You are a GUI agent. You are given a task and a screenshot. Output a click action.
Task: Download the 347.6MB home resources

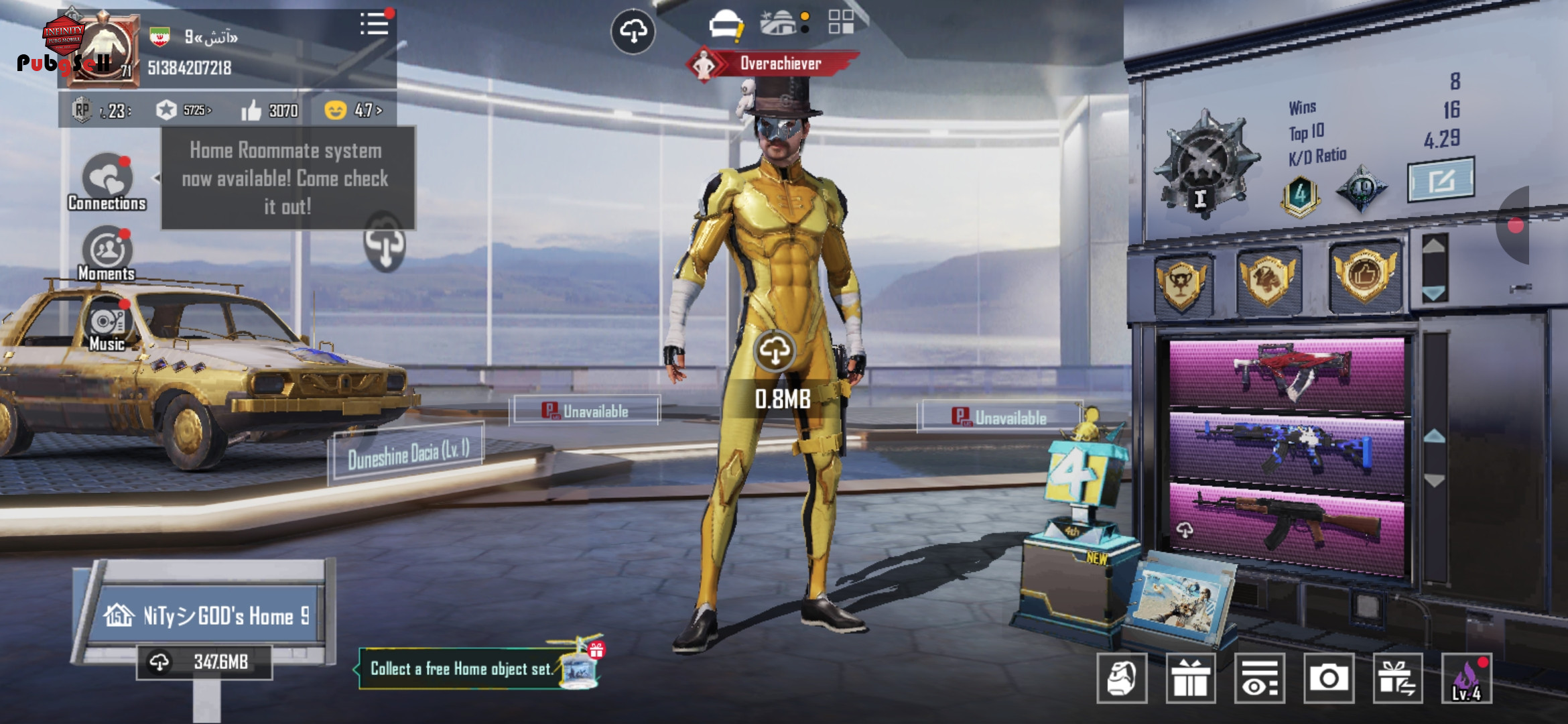204,662
